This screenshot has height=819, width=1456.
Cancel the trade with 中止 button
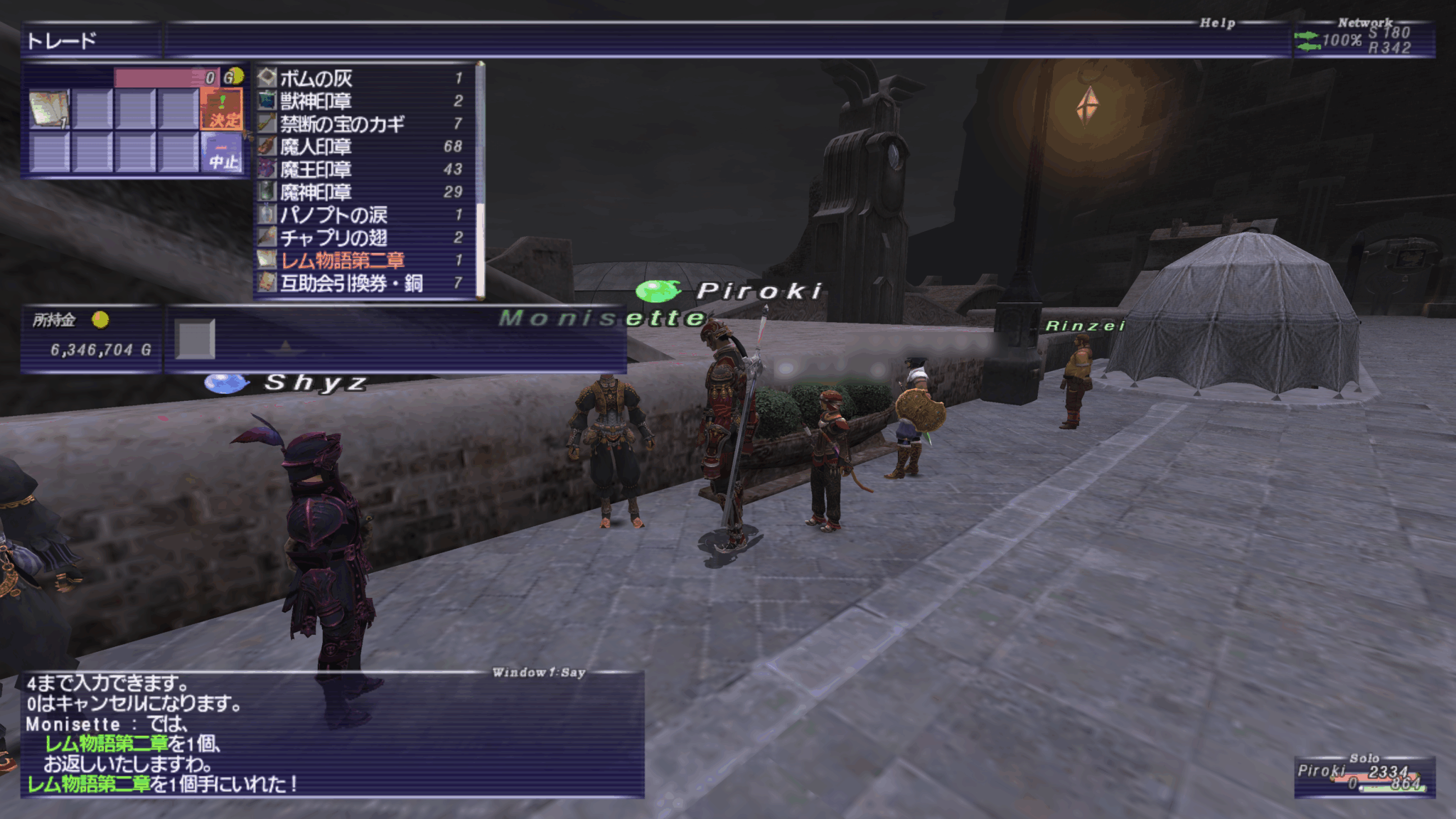coord(223,154)
